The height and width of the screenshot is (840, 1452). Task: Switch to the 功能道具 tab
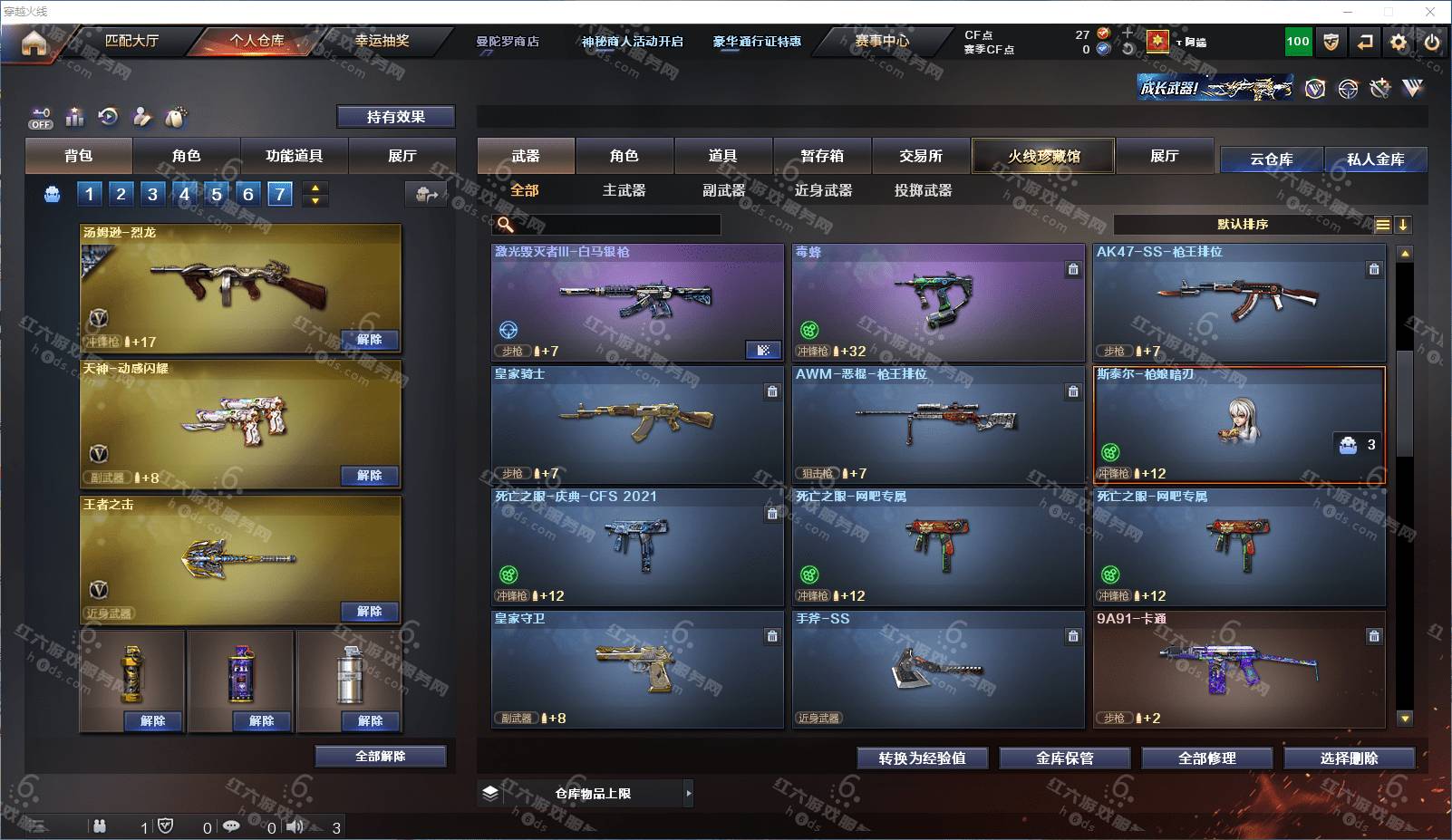[x=294, y=156]
